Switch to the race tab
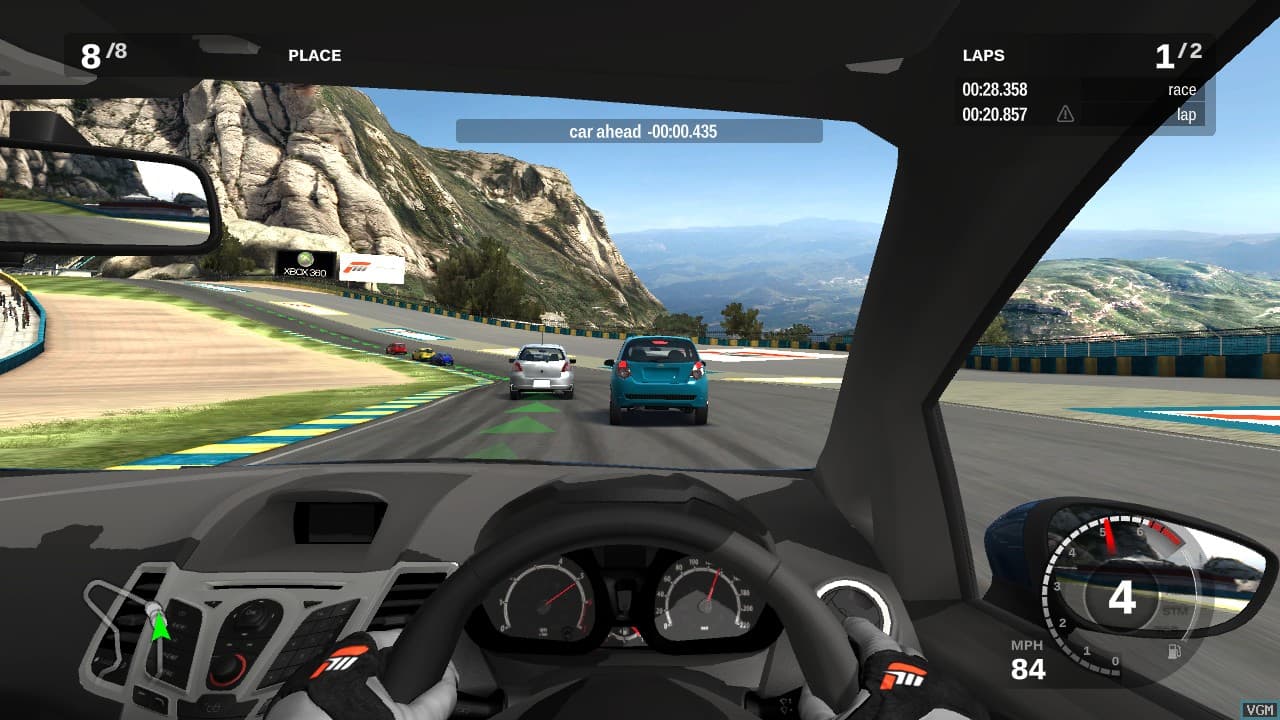The height and width of the screenshot is (720, 1280). point(1182,89)
